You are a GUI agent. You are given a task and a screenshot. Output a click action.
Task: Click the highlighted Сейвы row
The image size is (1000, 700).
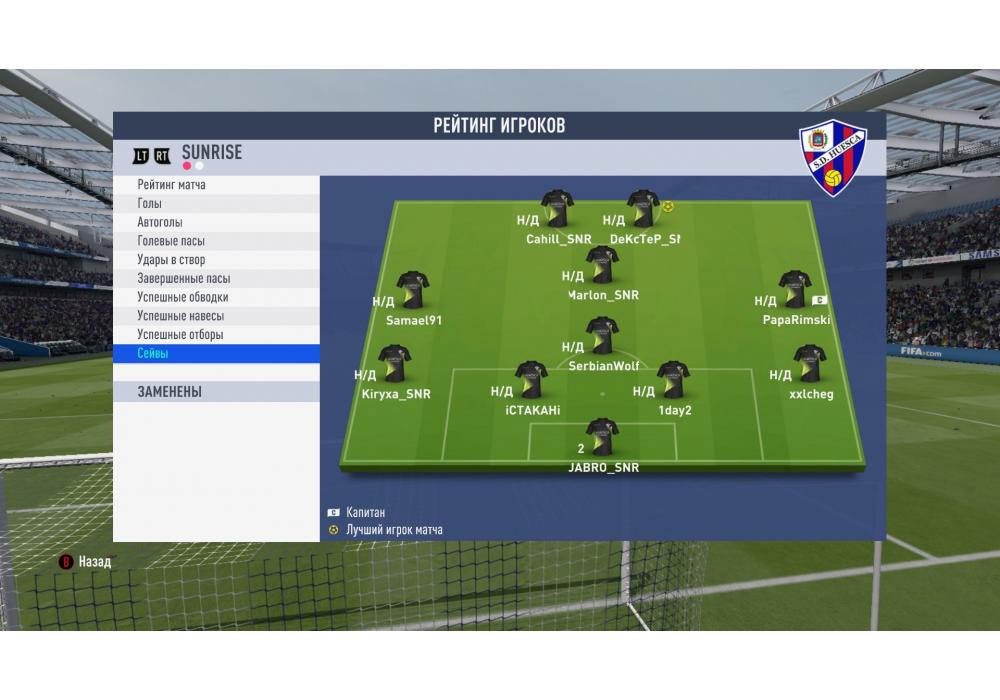(x=216, y=354)
